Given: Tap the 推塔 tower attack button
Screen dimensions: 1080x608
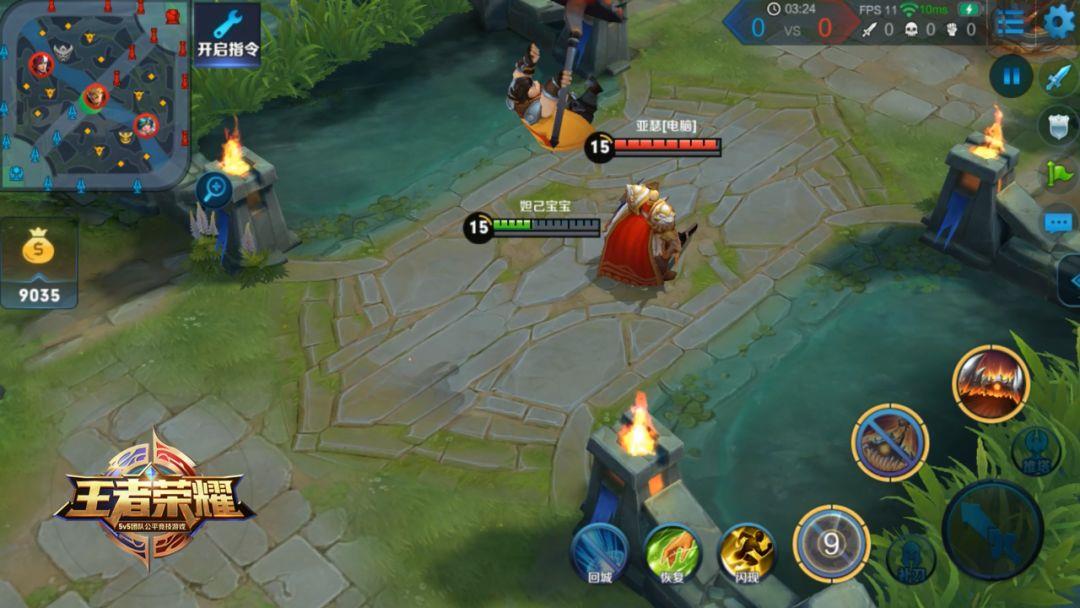Looking at the screenshot, I should click(1035, 451).
